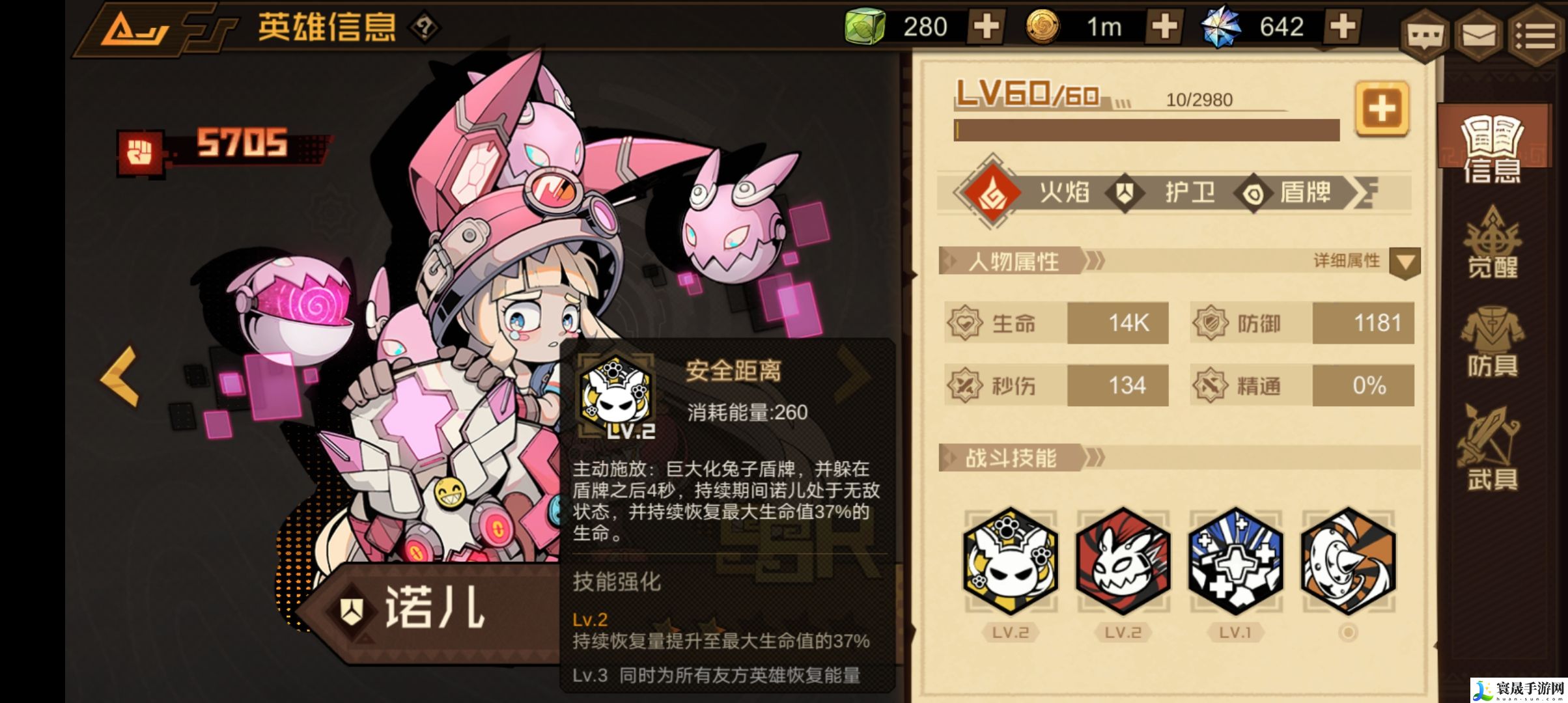The width and height of the screenshot is (1568, 703).
Task: Switch to the 武具 tab
Action: 1492,449
